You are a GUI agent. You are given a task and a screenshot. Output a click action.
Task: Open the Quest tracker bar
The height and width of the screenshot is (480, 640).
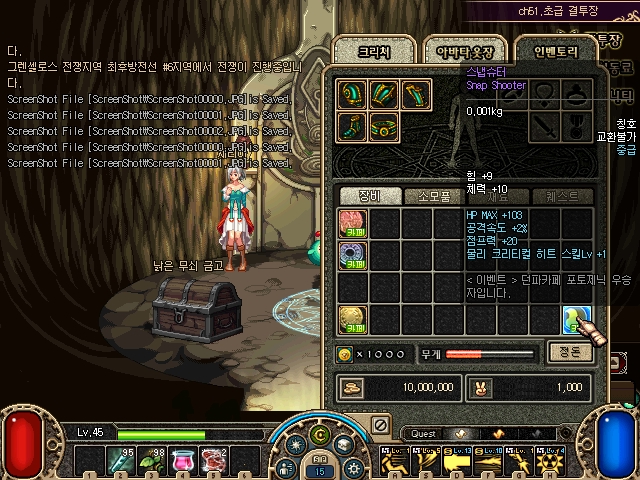coord(425,434)
